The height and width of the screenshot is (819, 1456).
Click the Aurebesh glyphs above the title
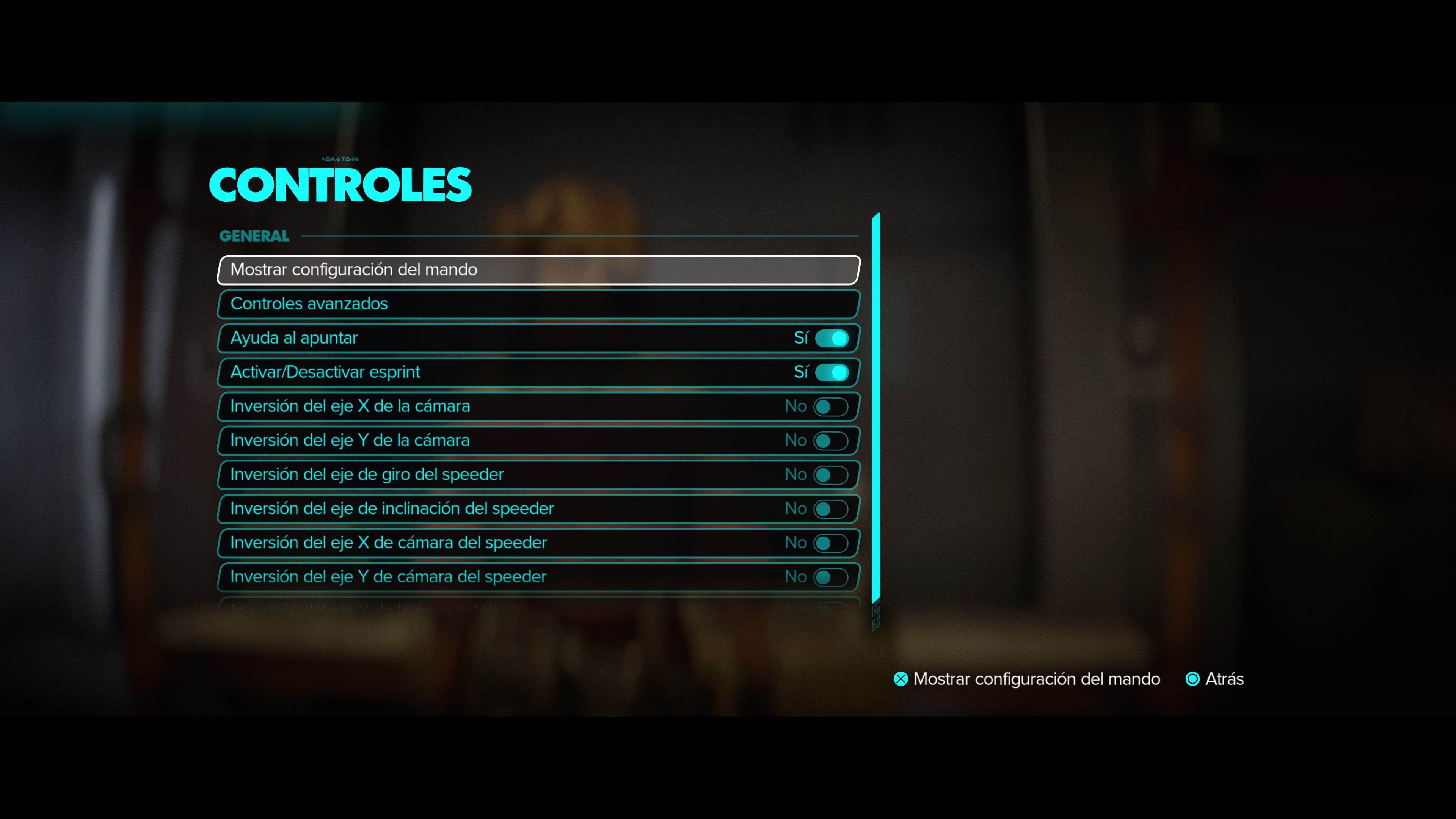[340, 159]
